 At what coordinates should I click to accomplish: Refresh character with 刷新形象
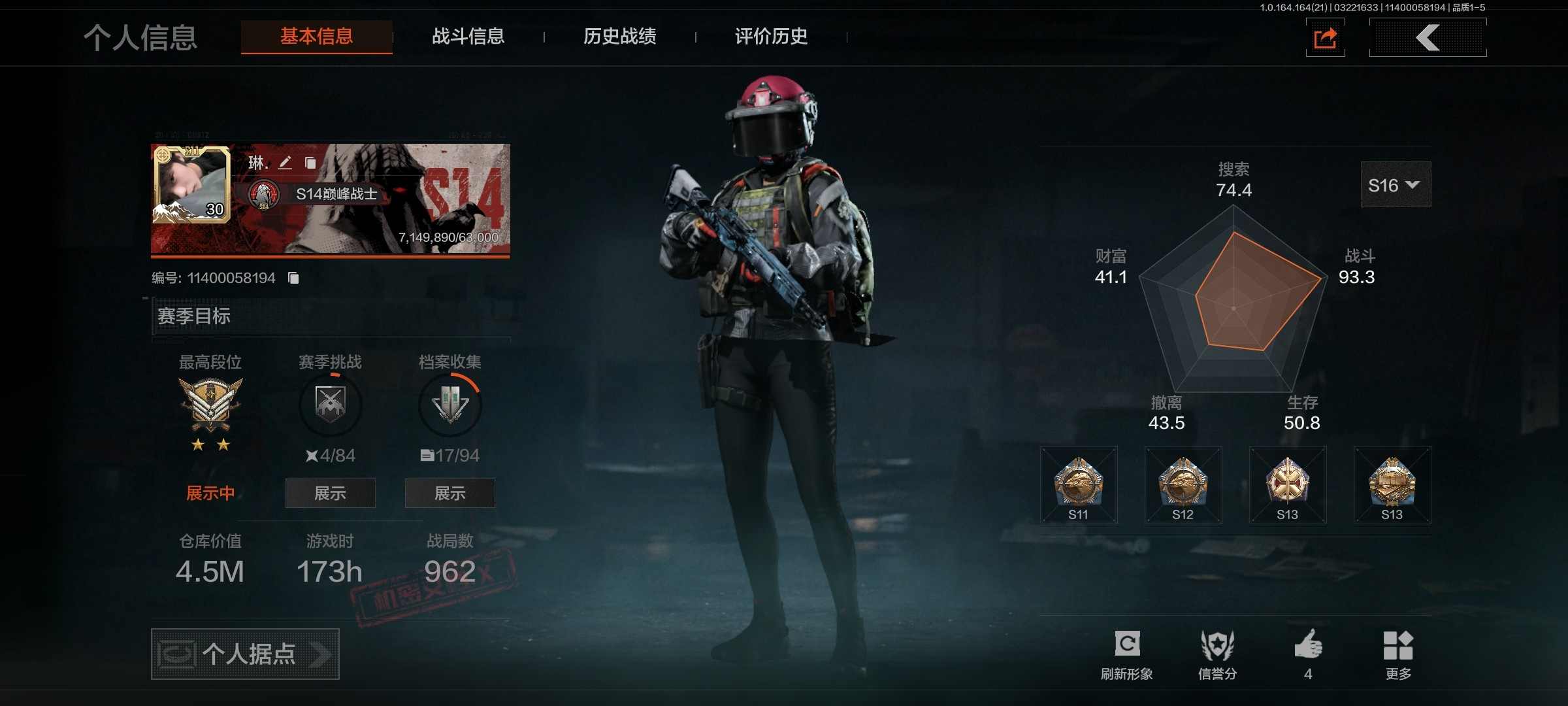coord(1127,654)
